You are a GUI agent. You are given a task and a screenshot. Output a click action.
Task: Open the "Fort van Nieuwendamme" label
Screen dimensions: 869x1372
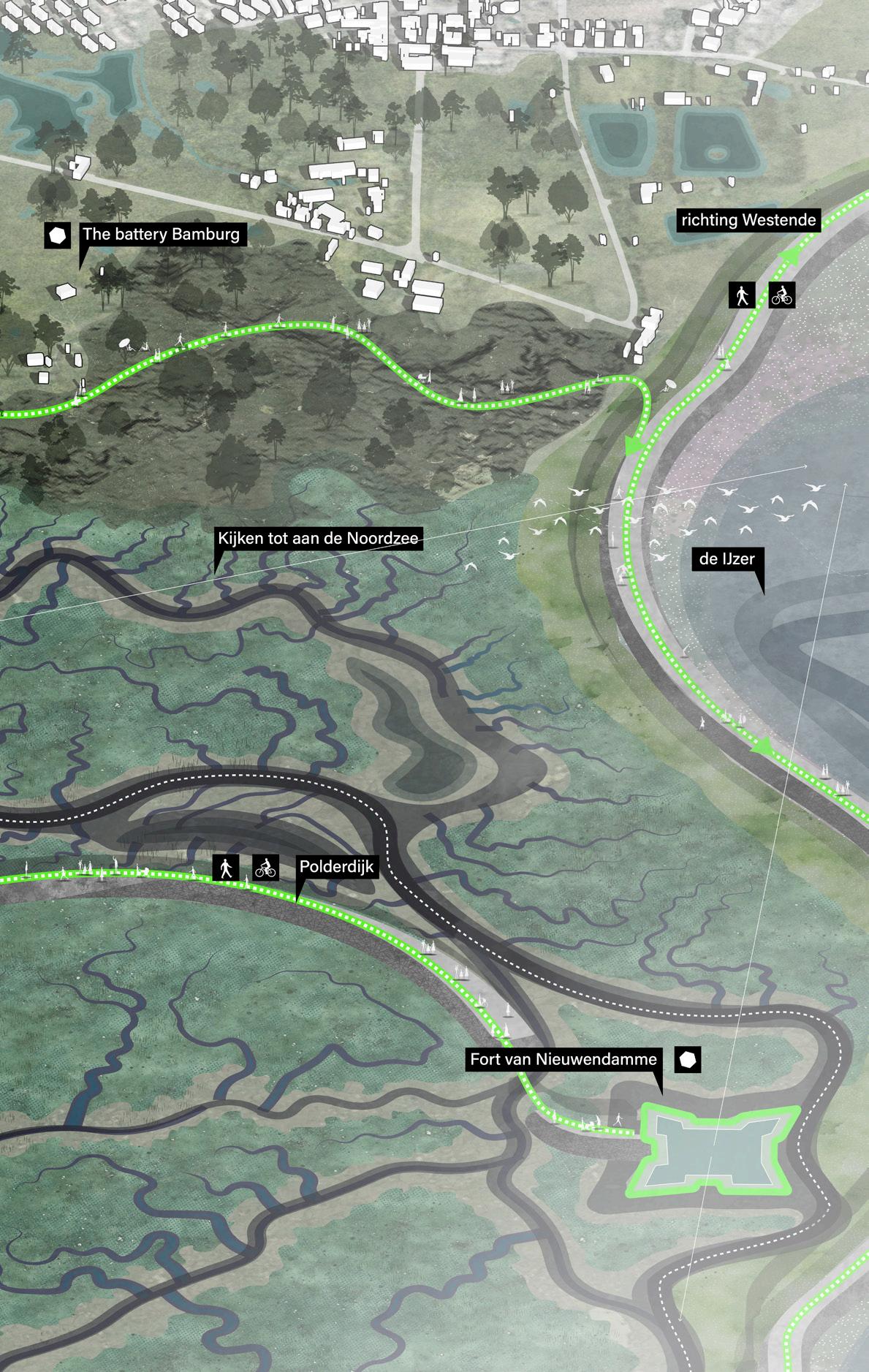coord(563,1058)
